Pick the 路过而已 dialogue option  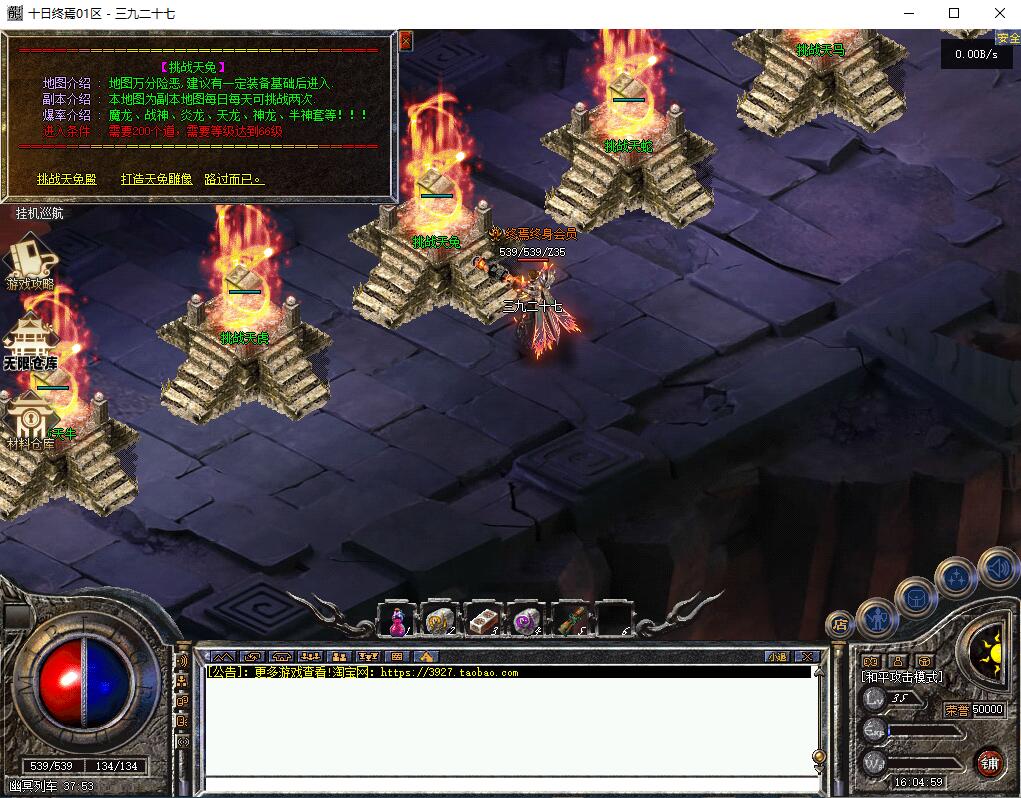click(233, 179)
